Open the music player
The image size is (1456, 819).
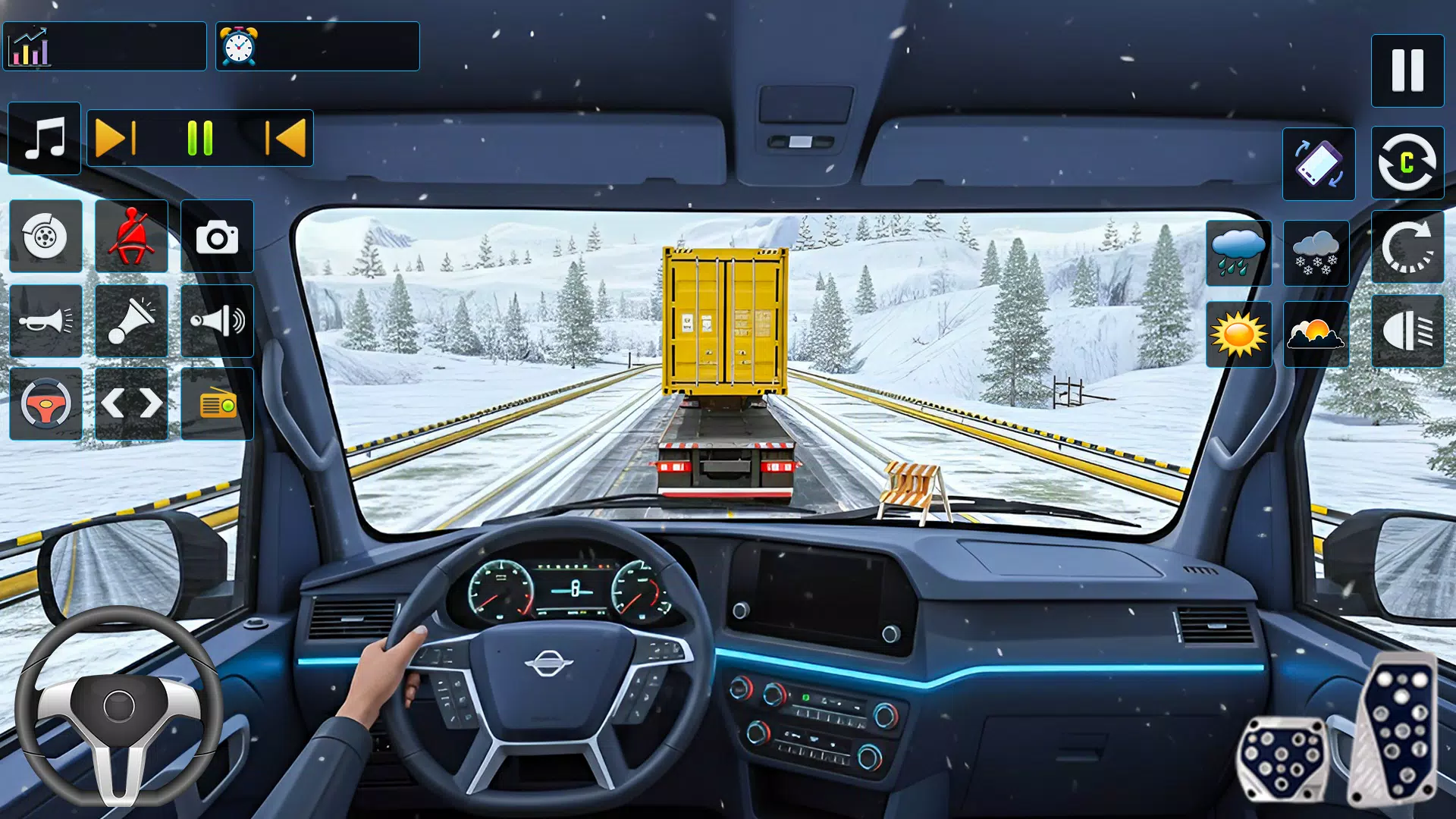click(43, 139)
